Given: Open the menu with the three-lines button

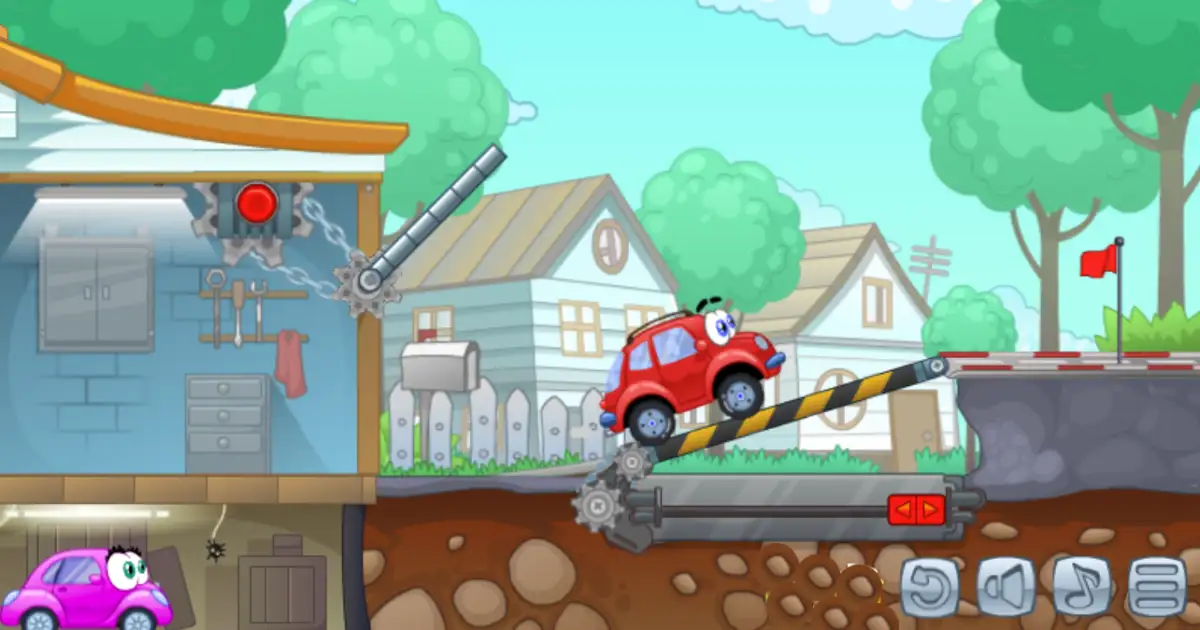Looking at the screenshot, I should point(1157,586).
